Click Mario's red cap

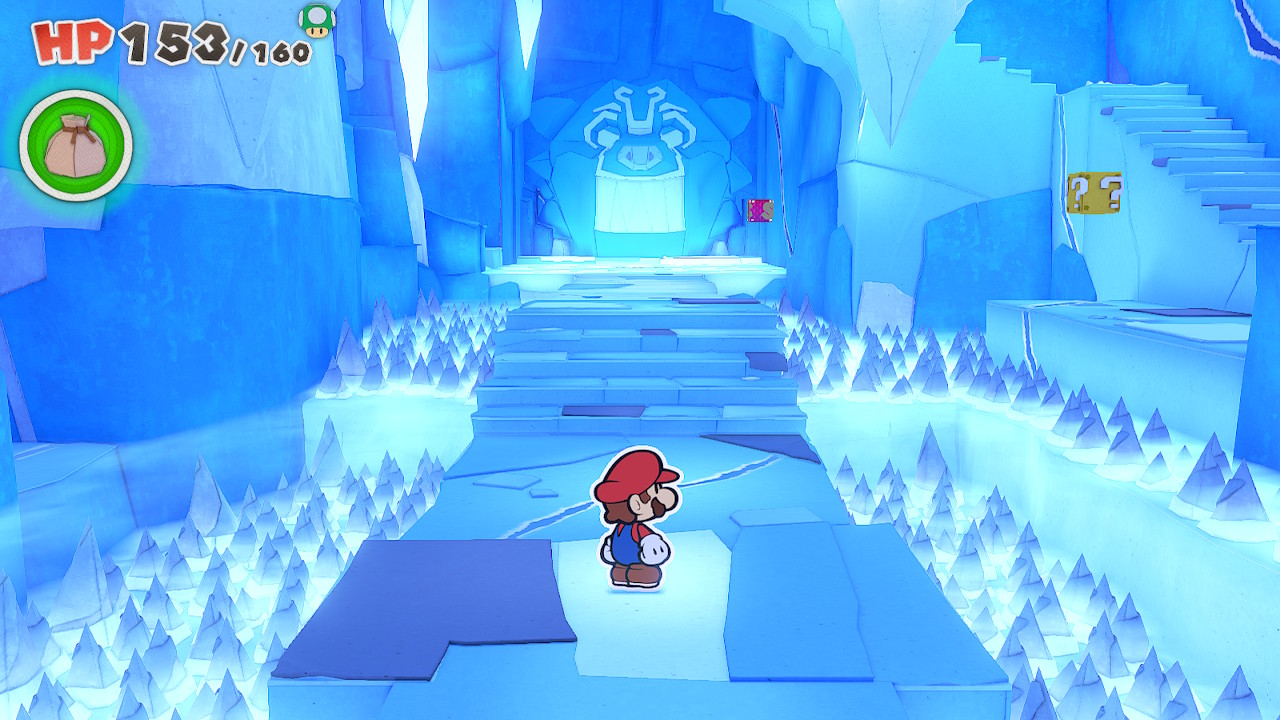(633, 472)
